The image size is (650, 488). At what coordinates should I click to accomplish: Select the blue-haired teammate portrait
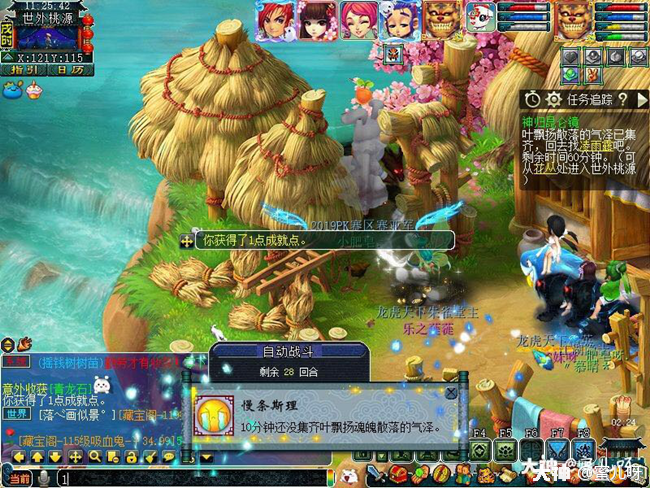pos(401,19)
